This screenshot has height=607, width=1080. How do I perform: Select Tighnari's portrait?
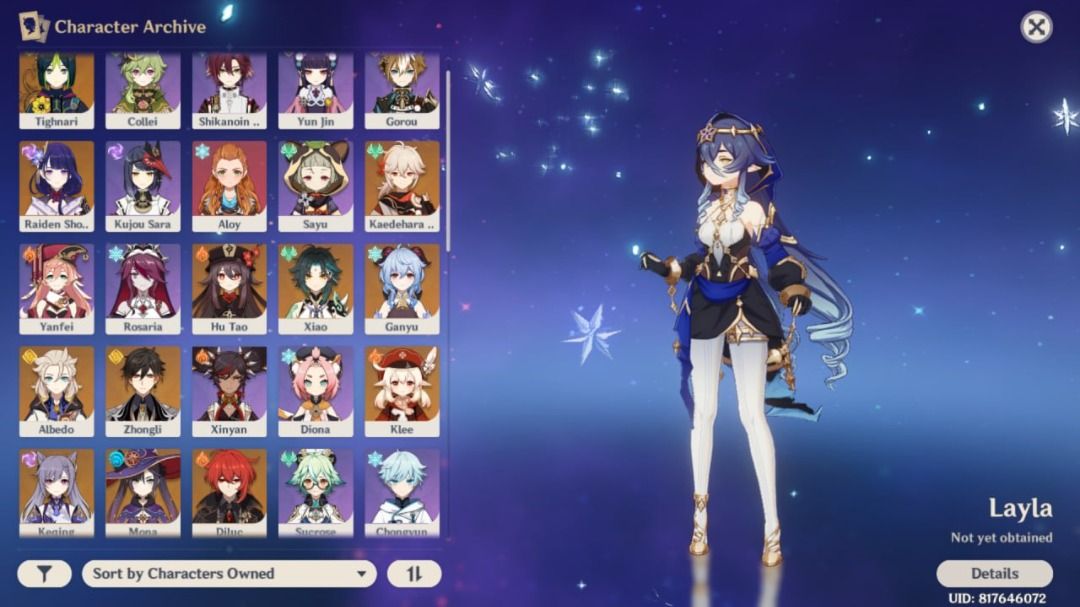pyautogui.click(x=57, y=89)
